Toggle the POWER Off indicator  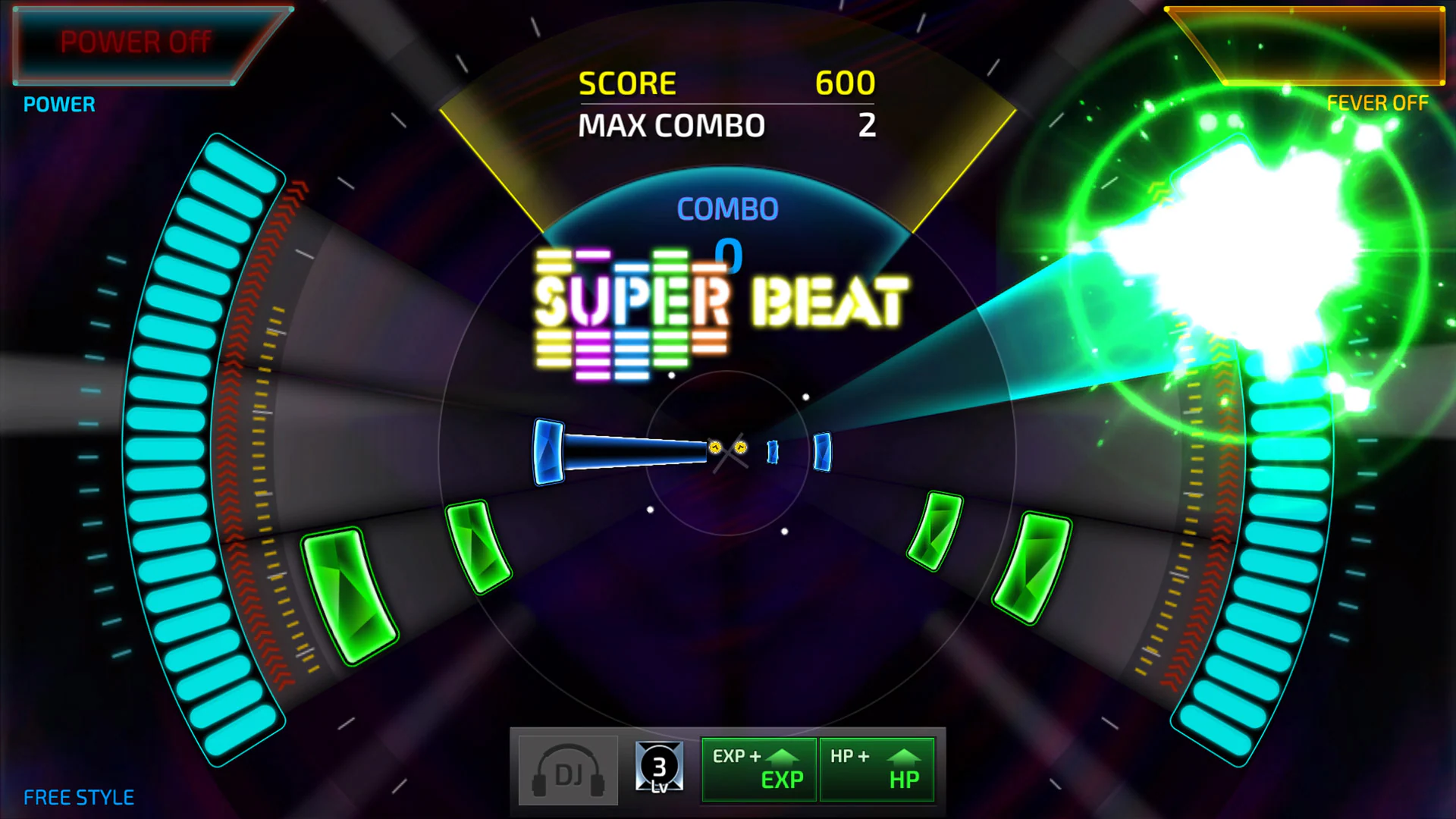click(135, 42)
